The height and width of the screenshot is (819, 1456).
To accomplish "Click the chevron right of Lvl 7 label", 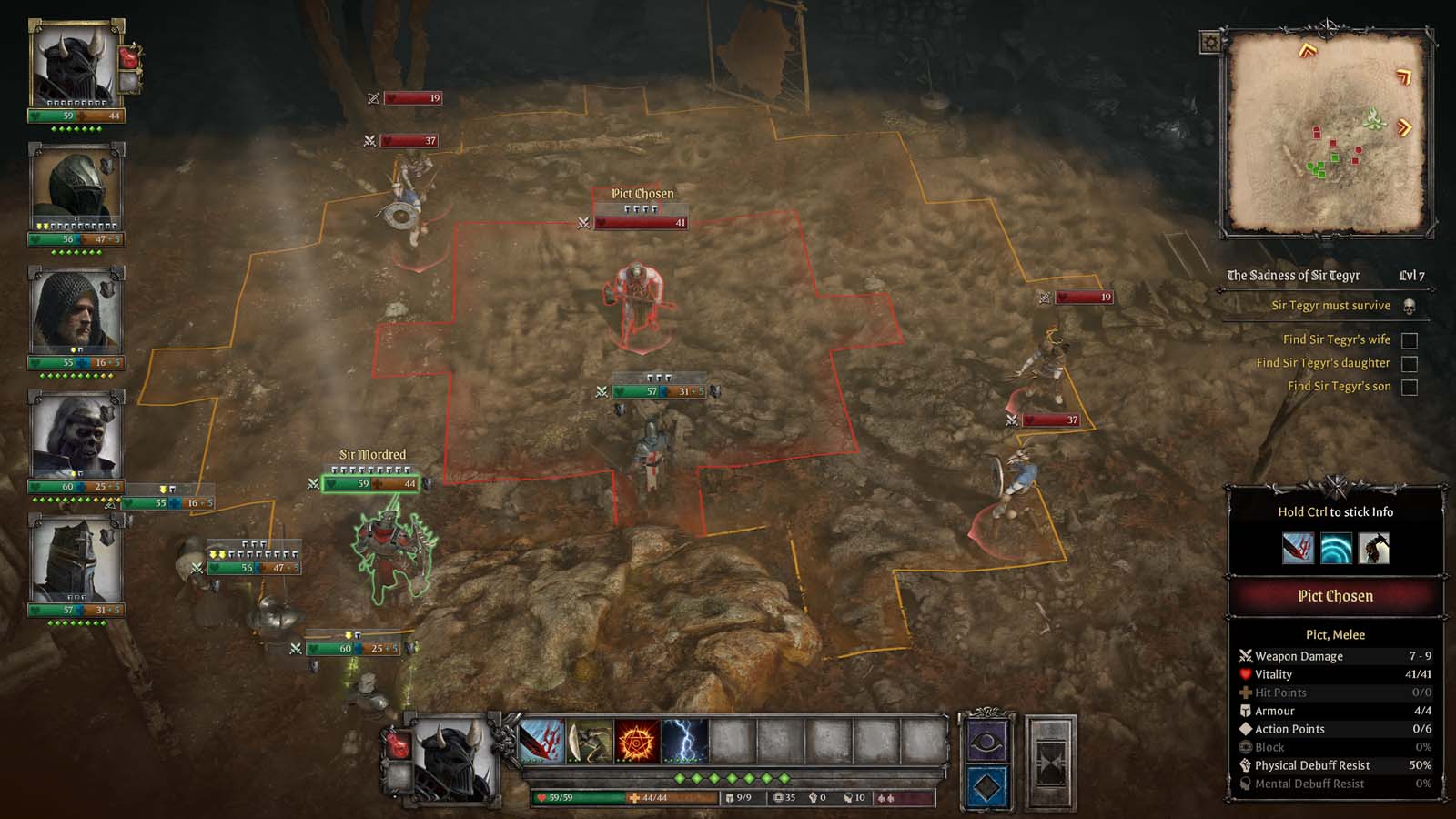I will tap(1435, 289).
